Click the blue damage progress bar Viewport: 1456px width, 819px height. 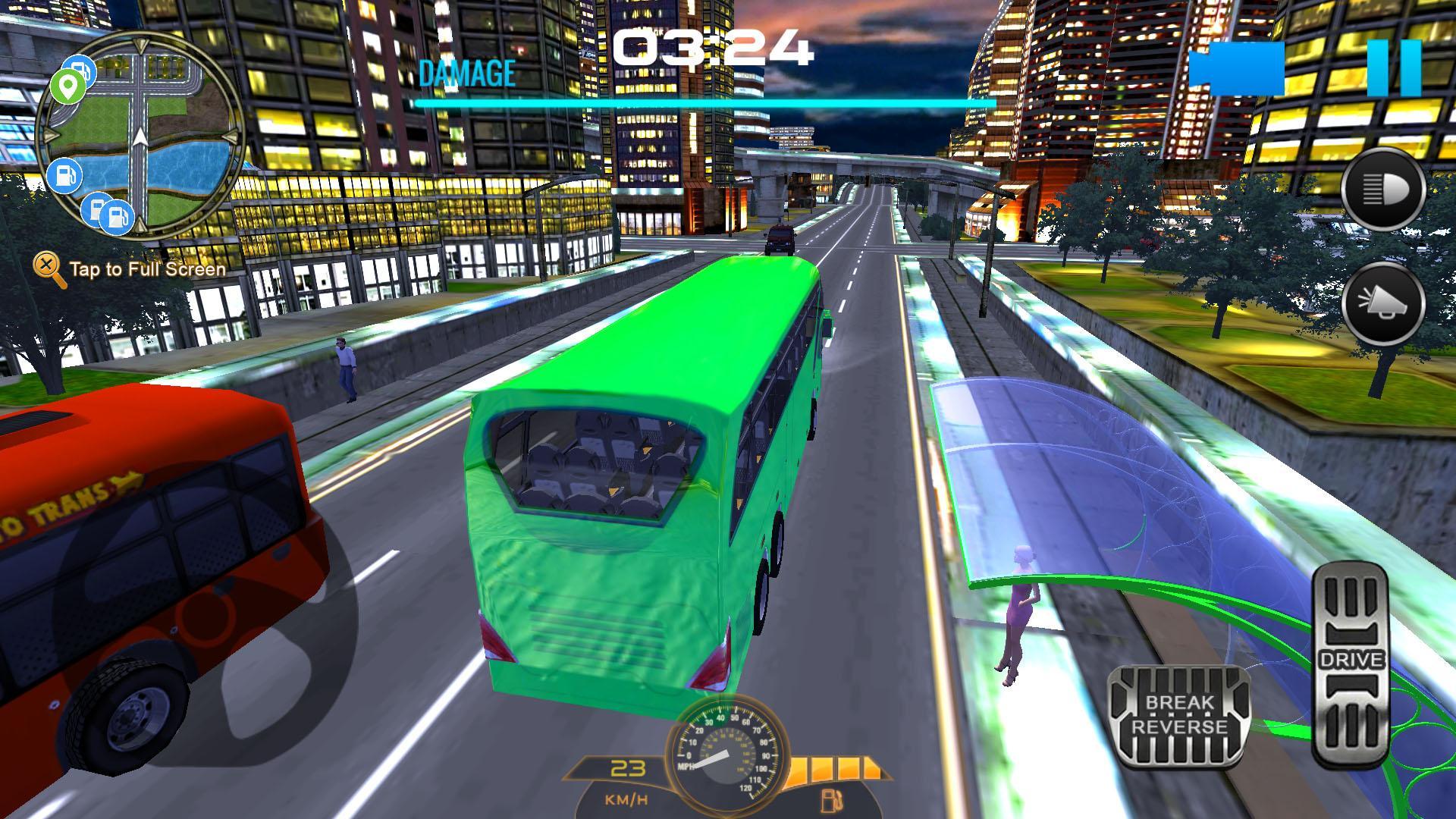pyautogui.click(x=709, y=101)
